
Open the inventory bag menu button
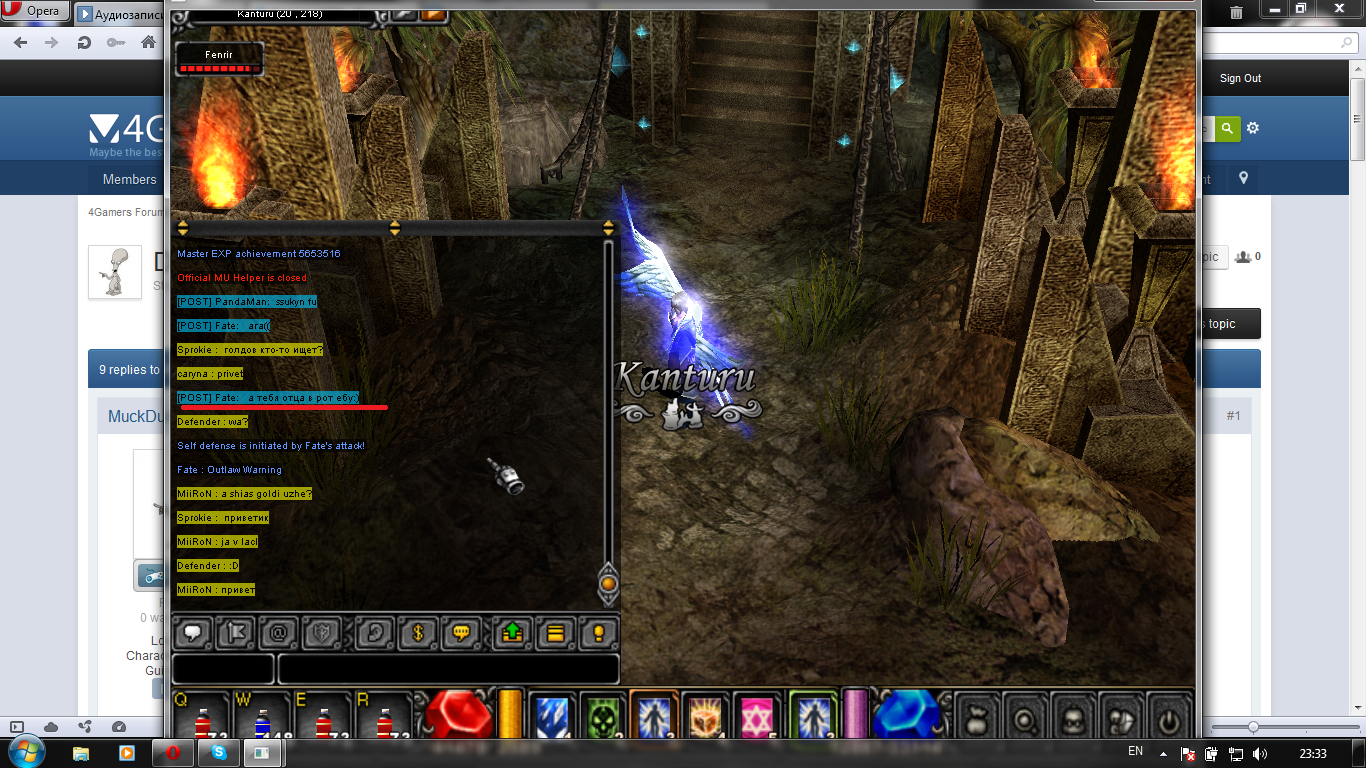[x=977, y=717]
